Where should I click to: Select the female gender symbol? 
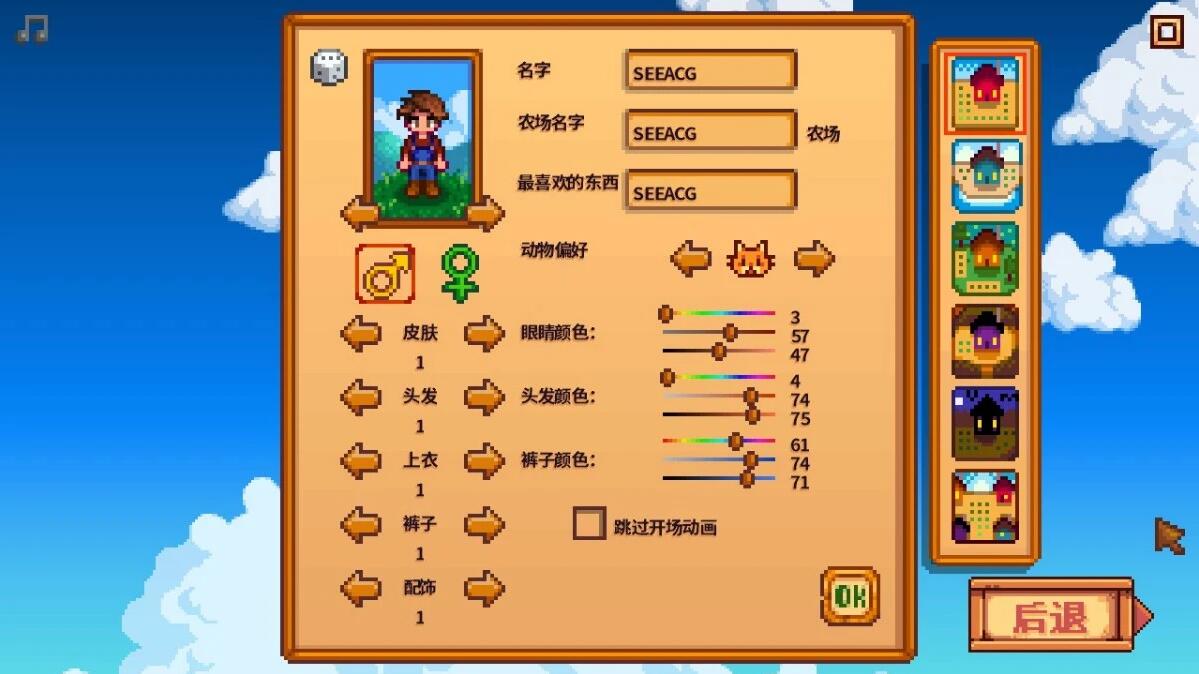[x=460, y=273]
